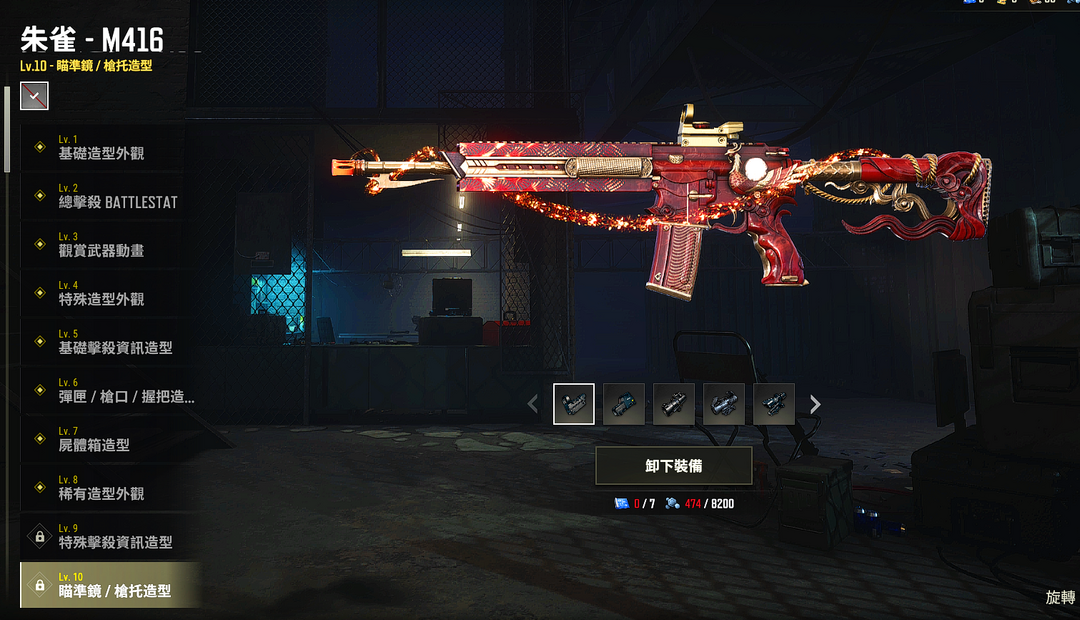Choose the boxy holographic sight thumbnail
Image resolution: width=1080 pixels, height=620 pixels.
point(624,404)
